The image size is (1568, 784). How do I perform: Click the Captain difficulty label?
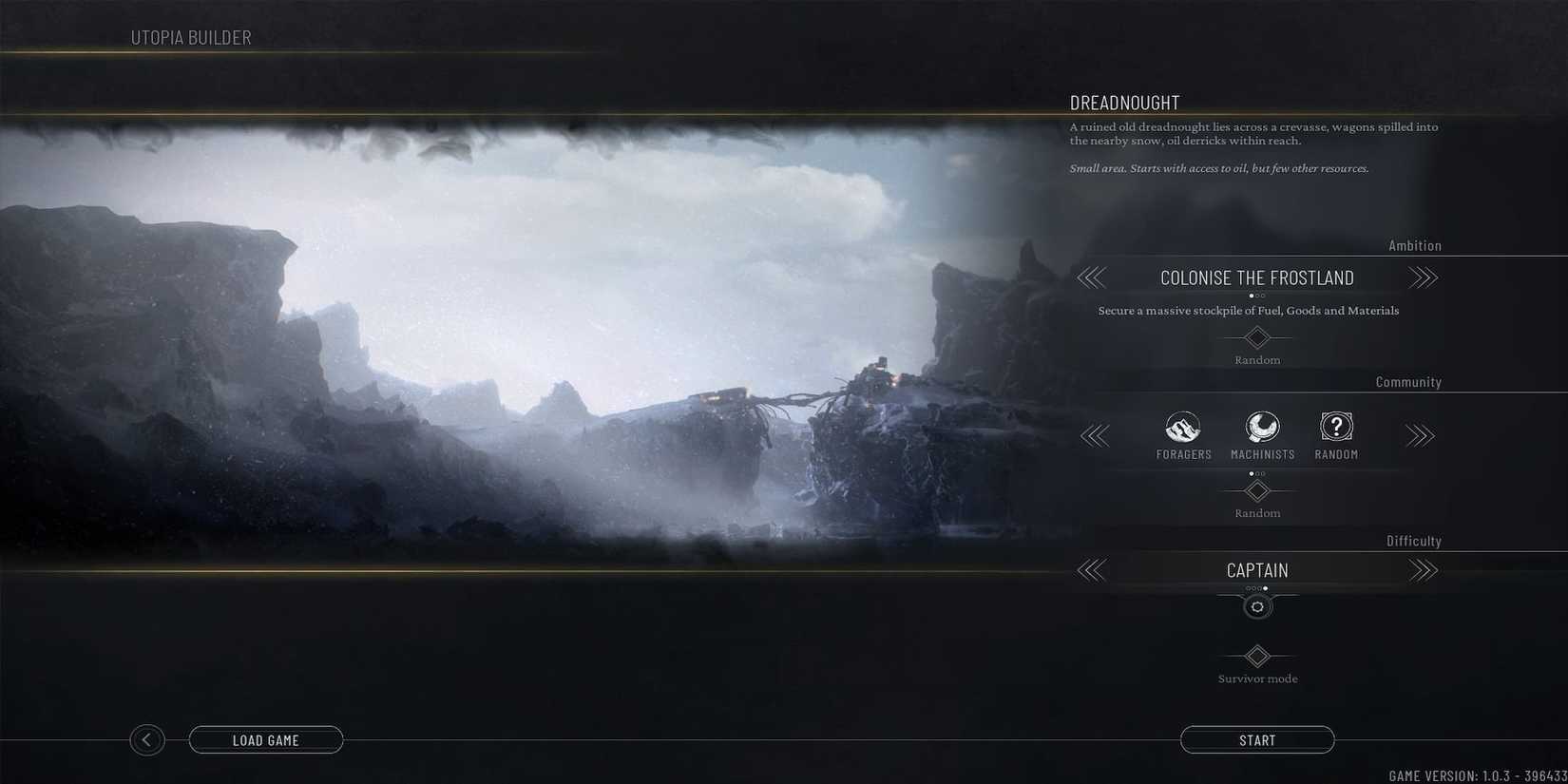[1257, 570]
